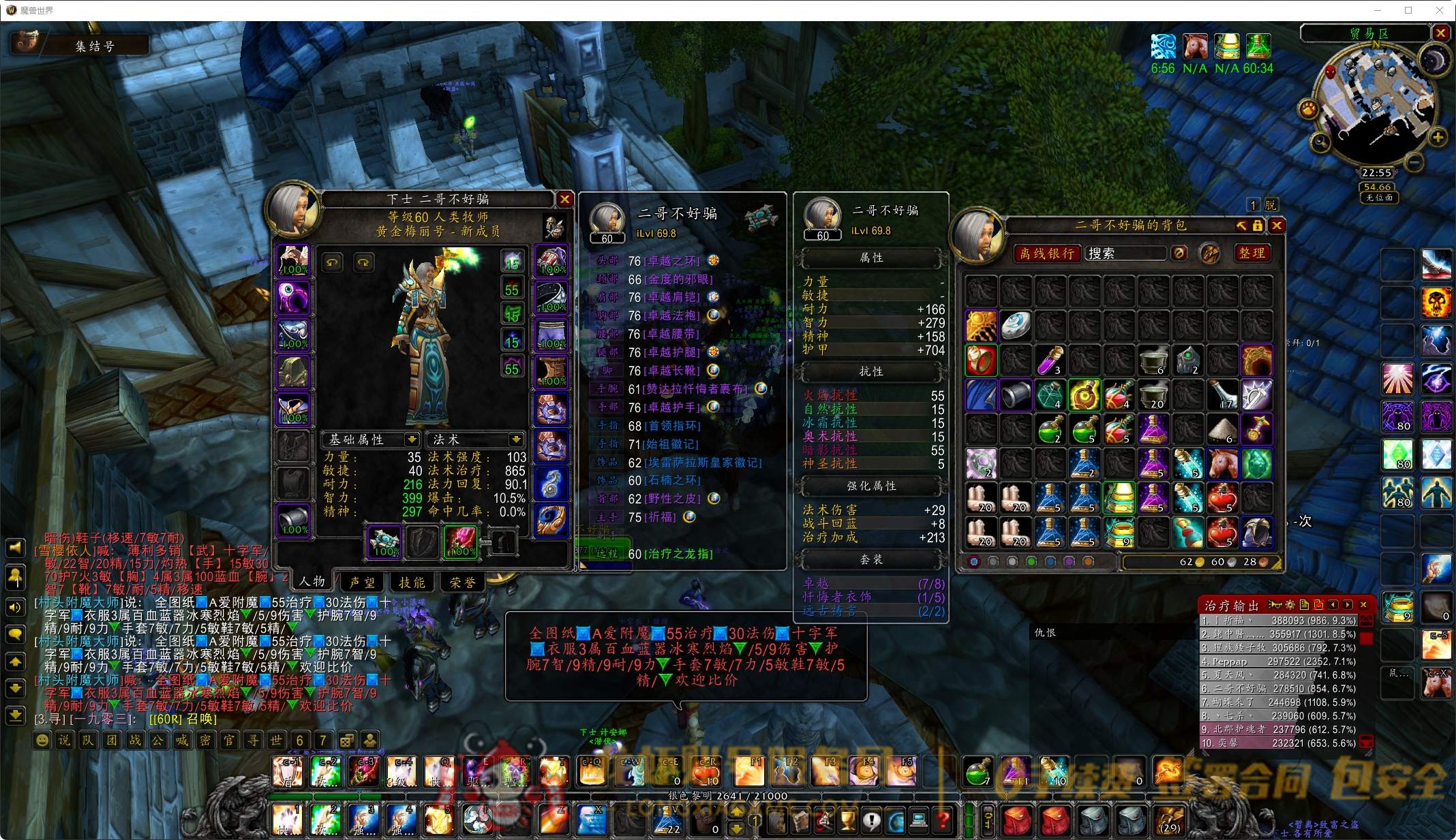Screen dimensions: 1456x840
Task: Maximize the game window
Action: [x=1408, y=10]
